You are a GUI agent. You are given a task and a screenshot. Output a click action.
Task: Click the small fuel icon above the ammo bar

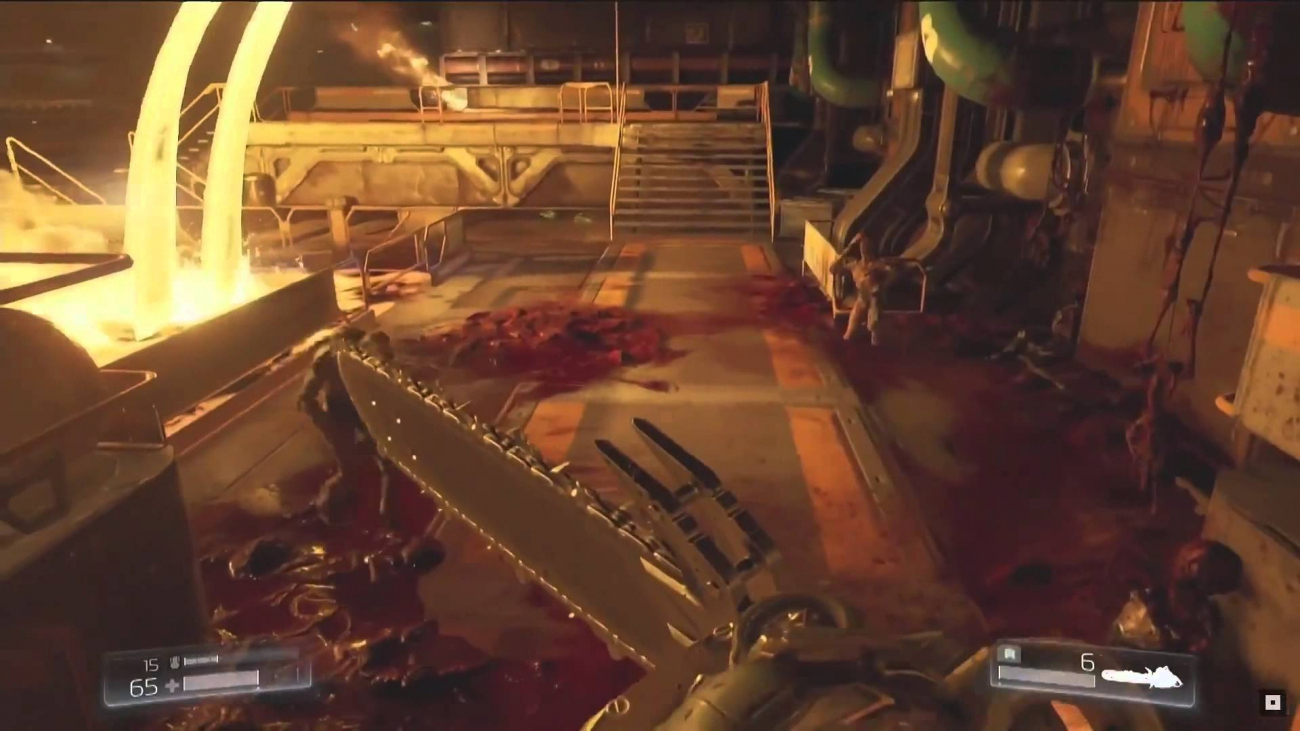tap(1007, 656)
